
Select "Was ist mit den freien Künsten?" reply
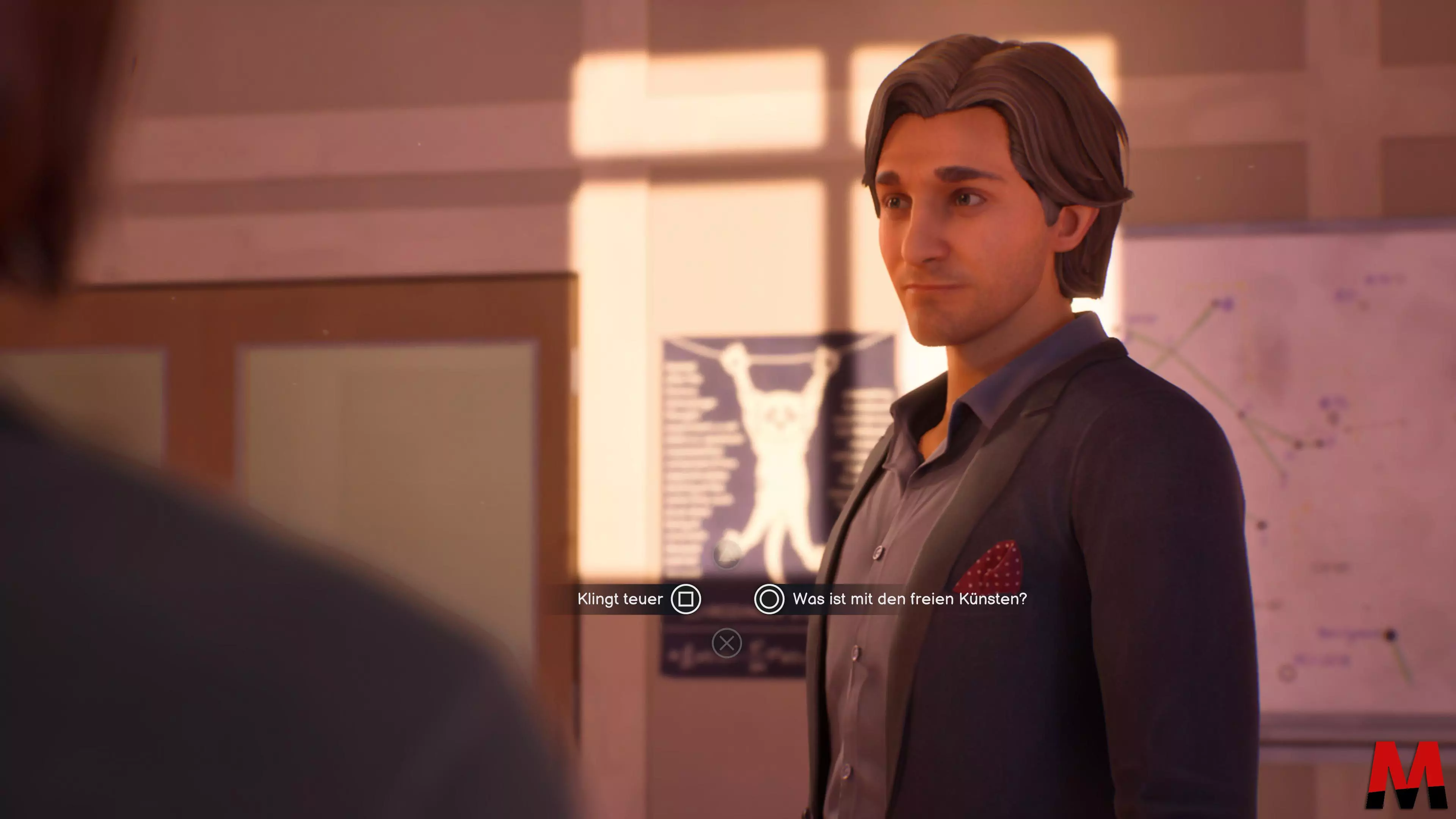click(x=909, y=599)
